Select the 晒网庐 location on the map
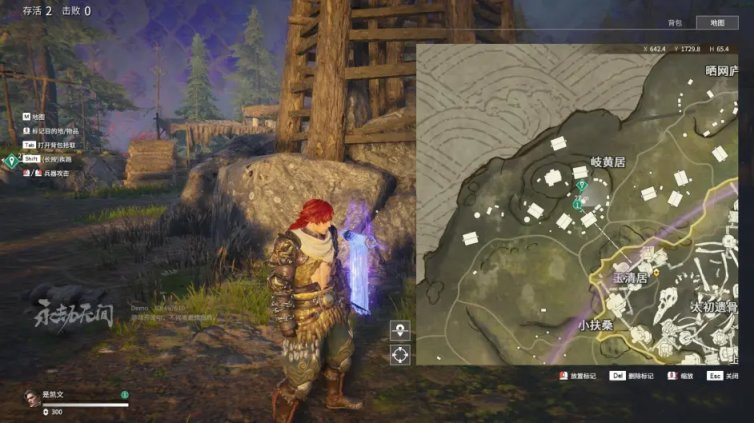The width and height of the screenshot is (754, 423). click(x=721, y=70)
